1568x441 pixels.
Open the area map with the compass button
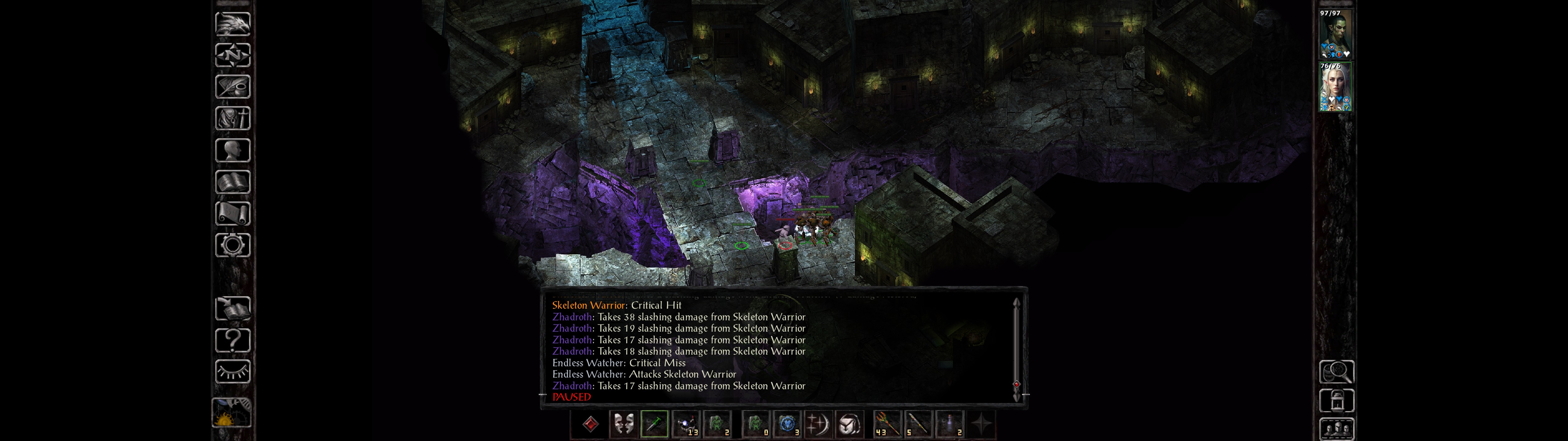pyautogui.click(x=232, y=55)
